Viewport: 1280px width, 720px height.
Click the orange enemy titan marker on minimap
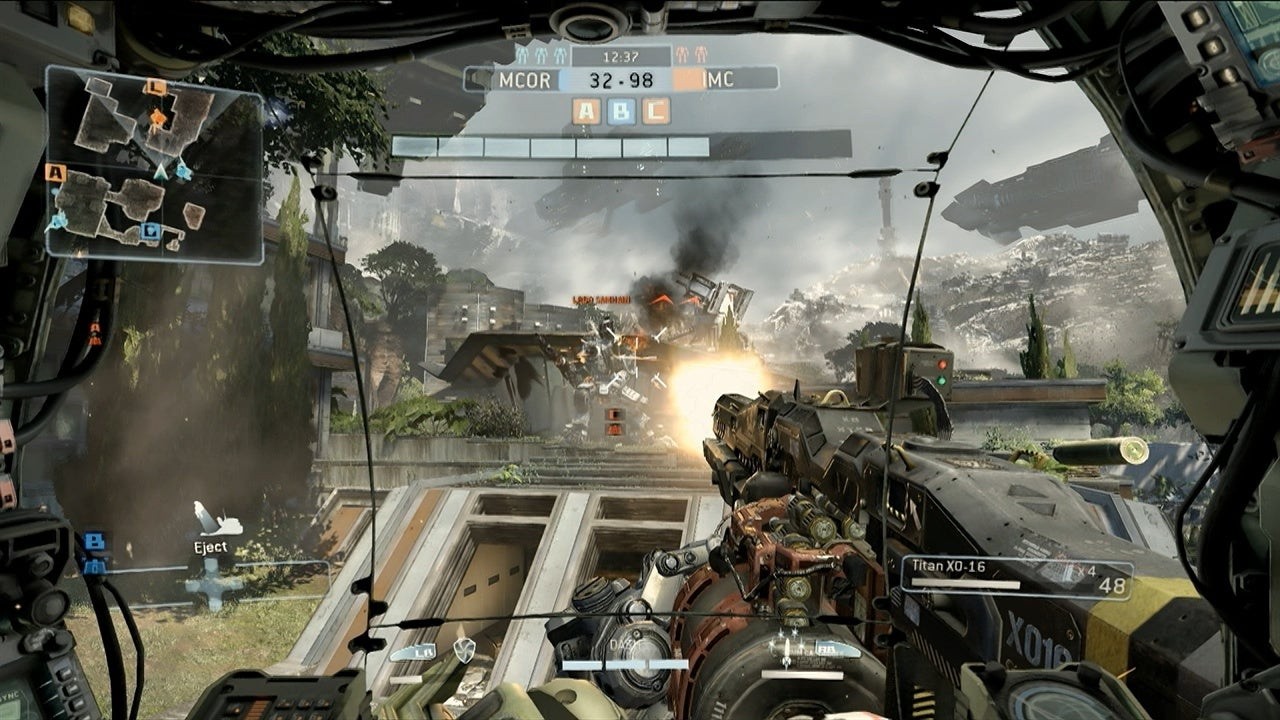tap(157, 119)
